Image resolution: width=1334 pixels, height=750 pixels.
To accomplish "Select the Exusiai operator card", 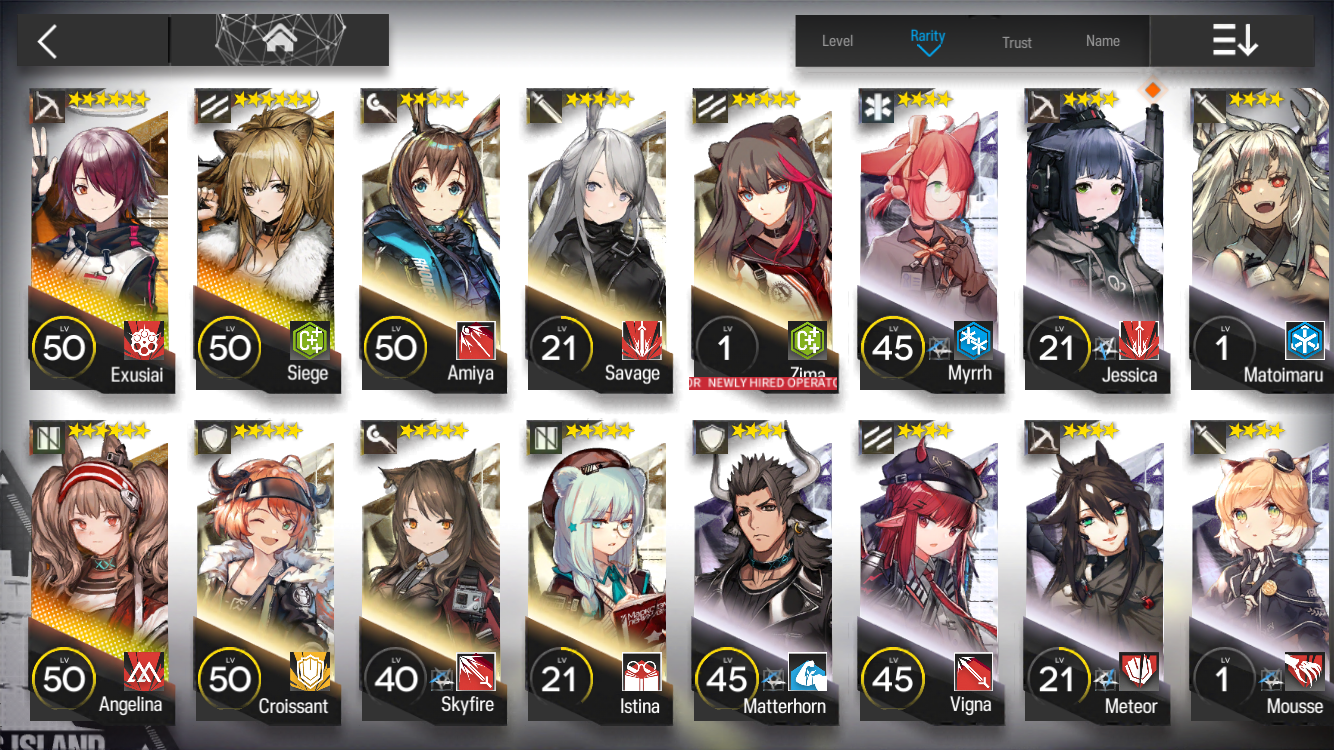I will [x=99, y=240].
